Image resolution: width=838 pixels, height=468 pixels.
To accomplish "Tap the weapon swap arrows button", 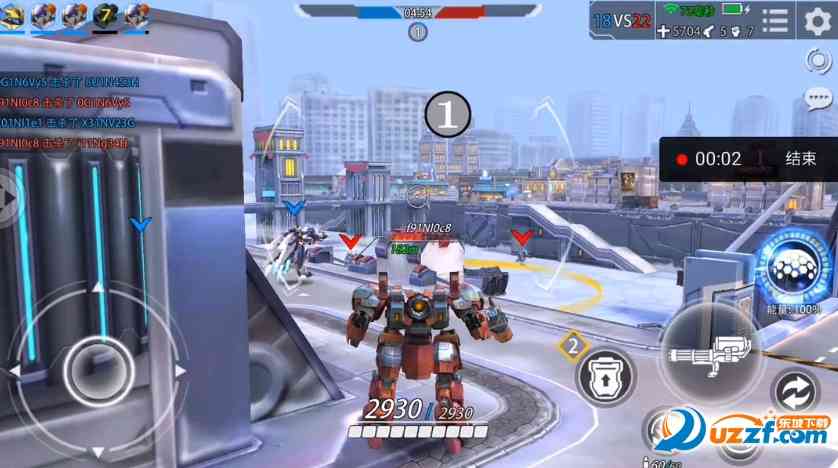I will pyautogui.click(x=797, y=390).
